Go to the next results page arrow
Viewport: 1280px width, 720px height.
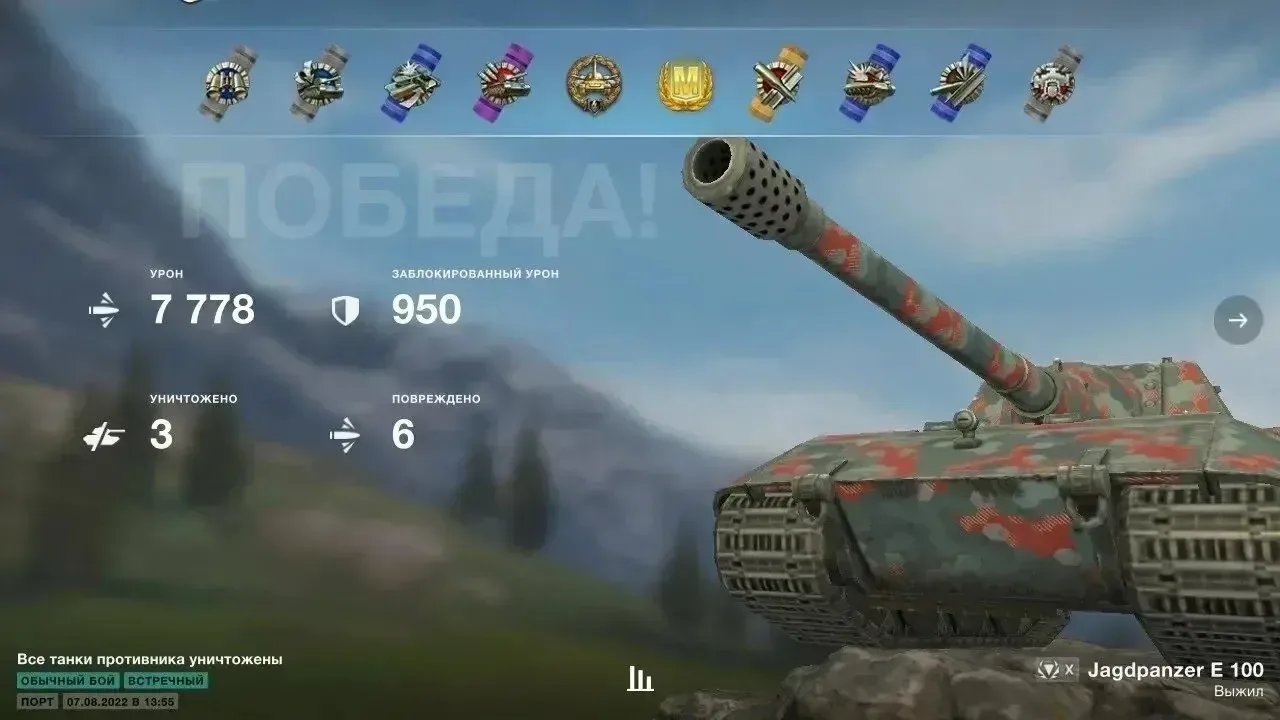(1238, 320)
